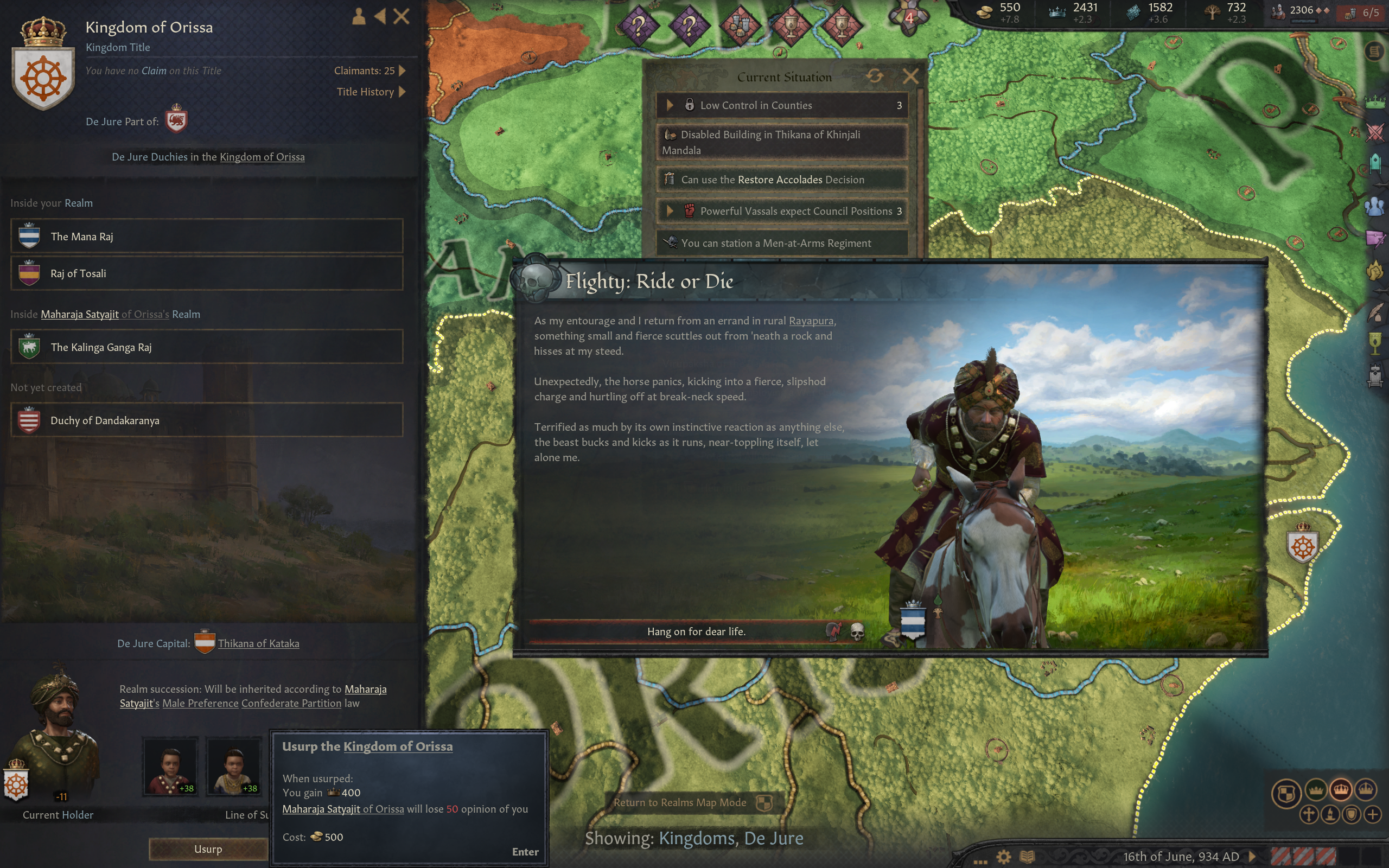Select The Mana Raj duchy row

coord(207,236)
